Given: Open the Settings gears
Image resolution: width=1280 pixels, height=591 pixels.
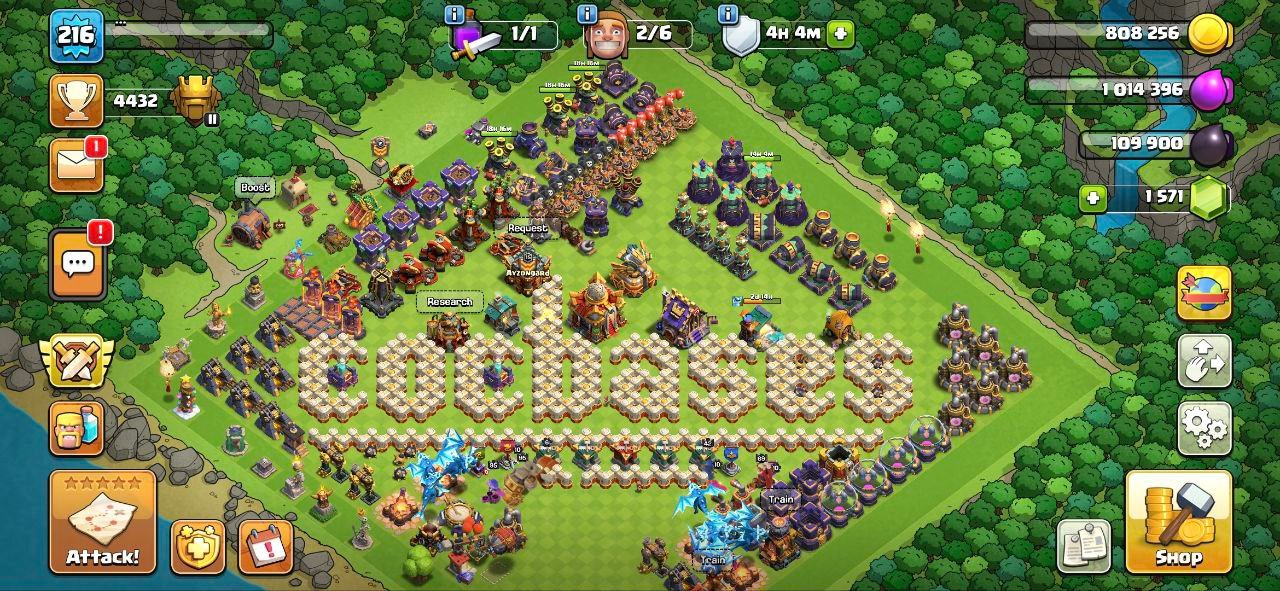Looking at the screenshot, I should click(x=1204, y=429).
